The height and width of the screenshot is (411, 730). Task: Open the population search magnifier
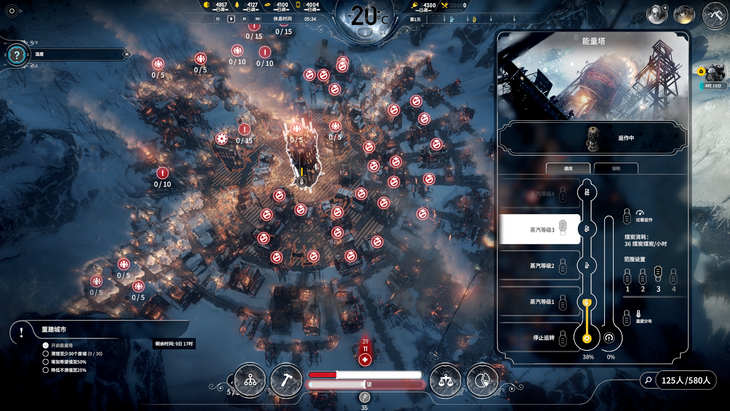coord(648,380)
